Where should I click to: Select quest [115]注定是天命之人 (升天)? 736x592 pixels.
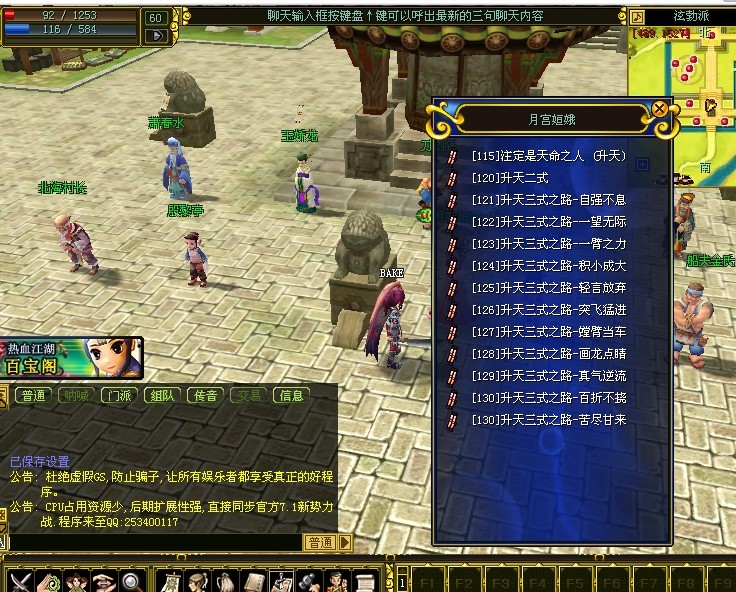coord(548,156)
